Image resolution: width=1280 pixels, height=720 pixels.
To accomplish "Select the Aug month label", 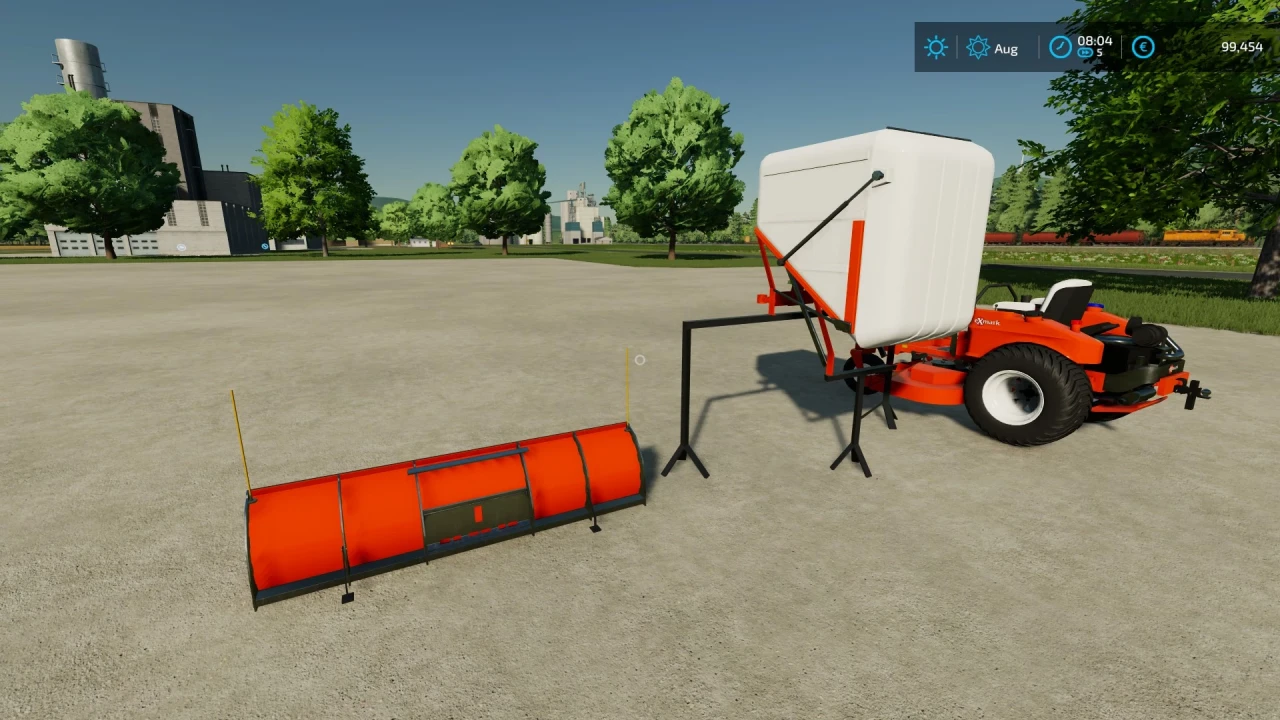I will [x=1007, y=48].
